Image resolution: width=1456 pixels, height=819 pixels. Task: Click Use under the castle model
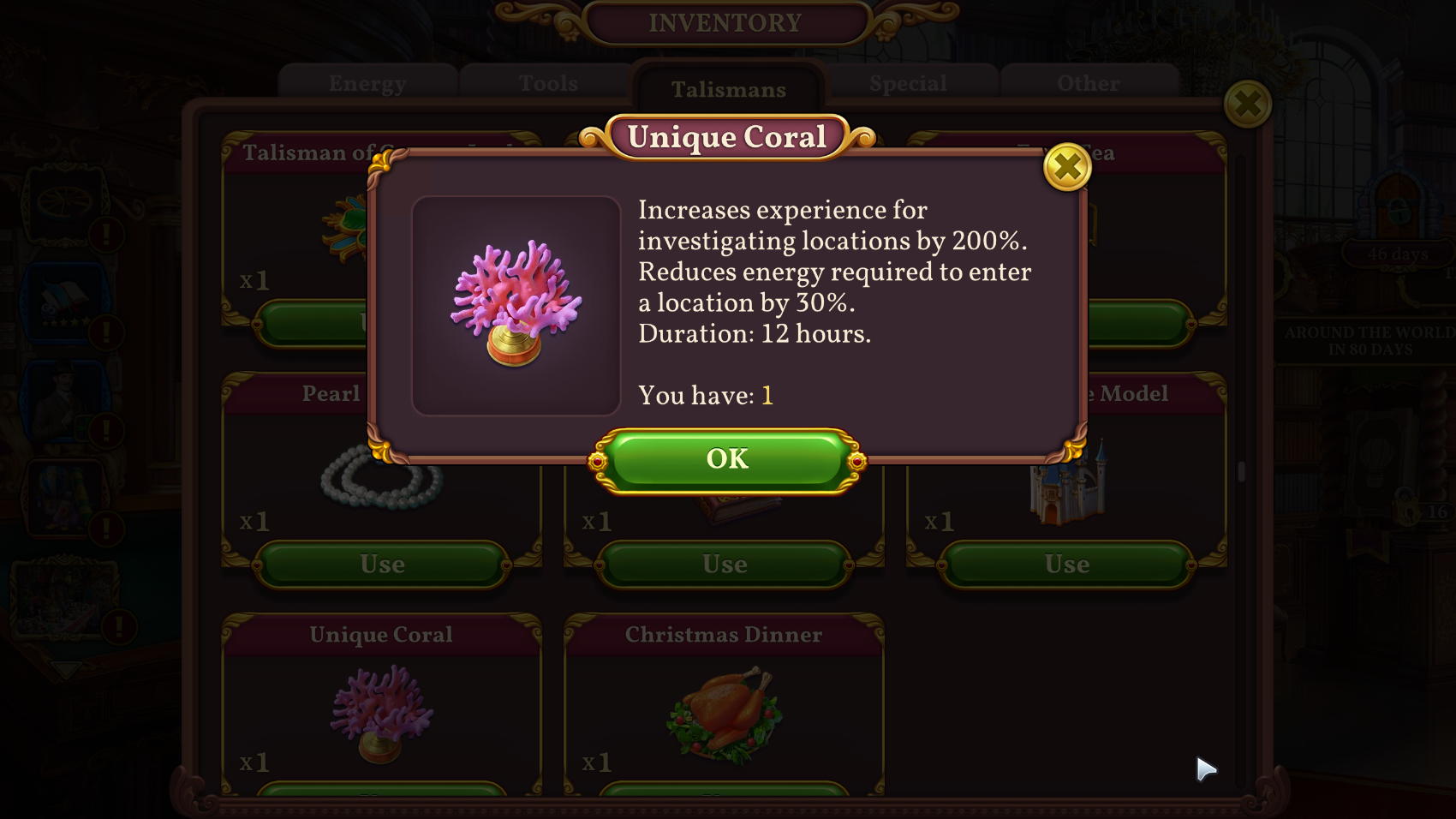(x=1065, y=564)
